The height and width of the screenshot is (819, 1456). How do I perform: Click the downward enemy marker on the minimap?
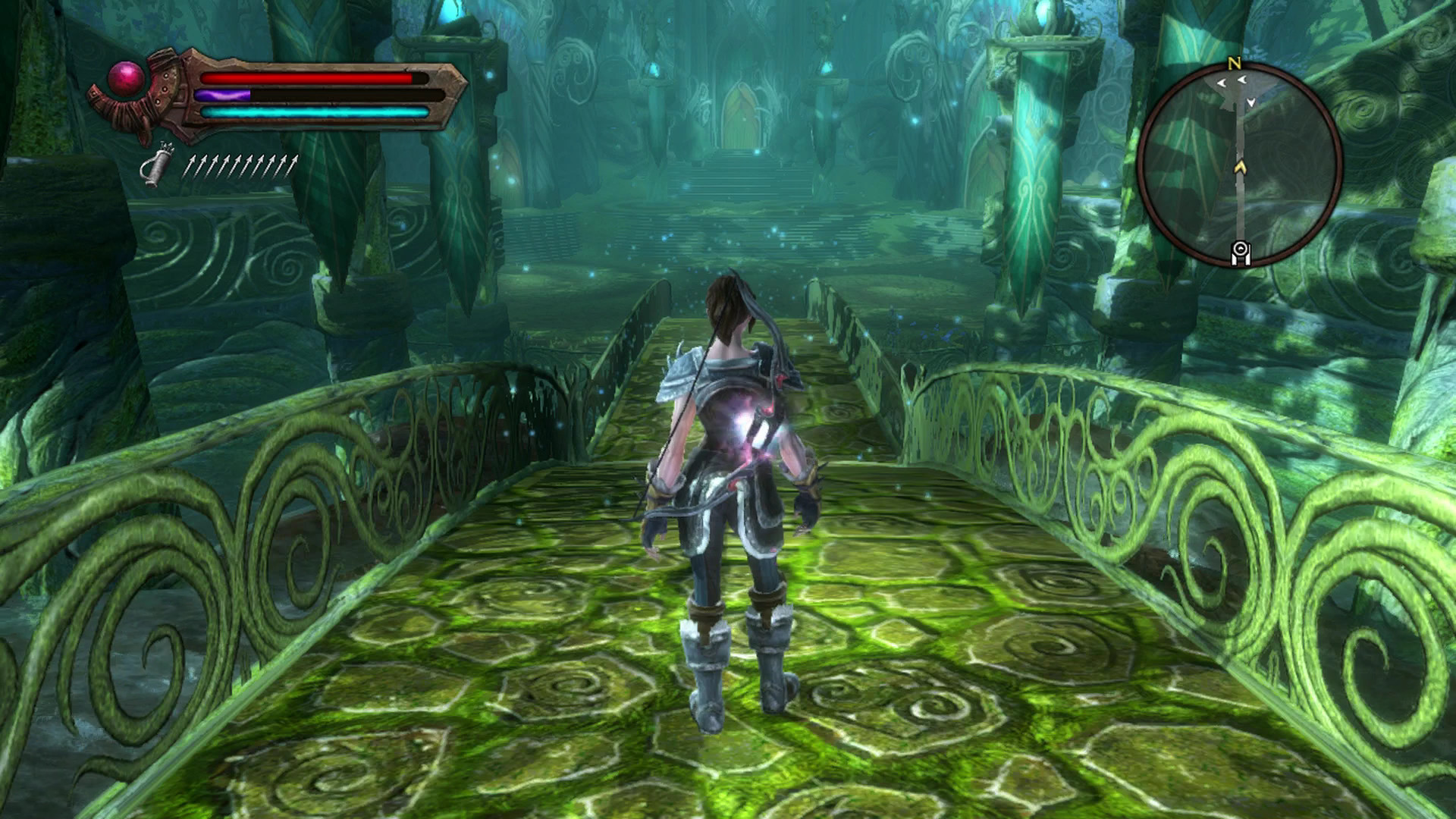(x=1250, y=102)
